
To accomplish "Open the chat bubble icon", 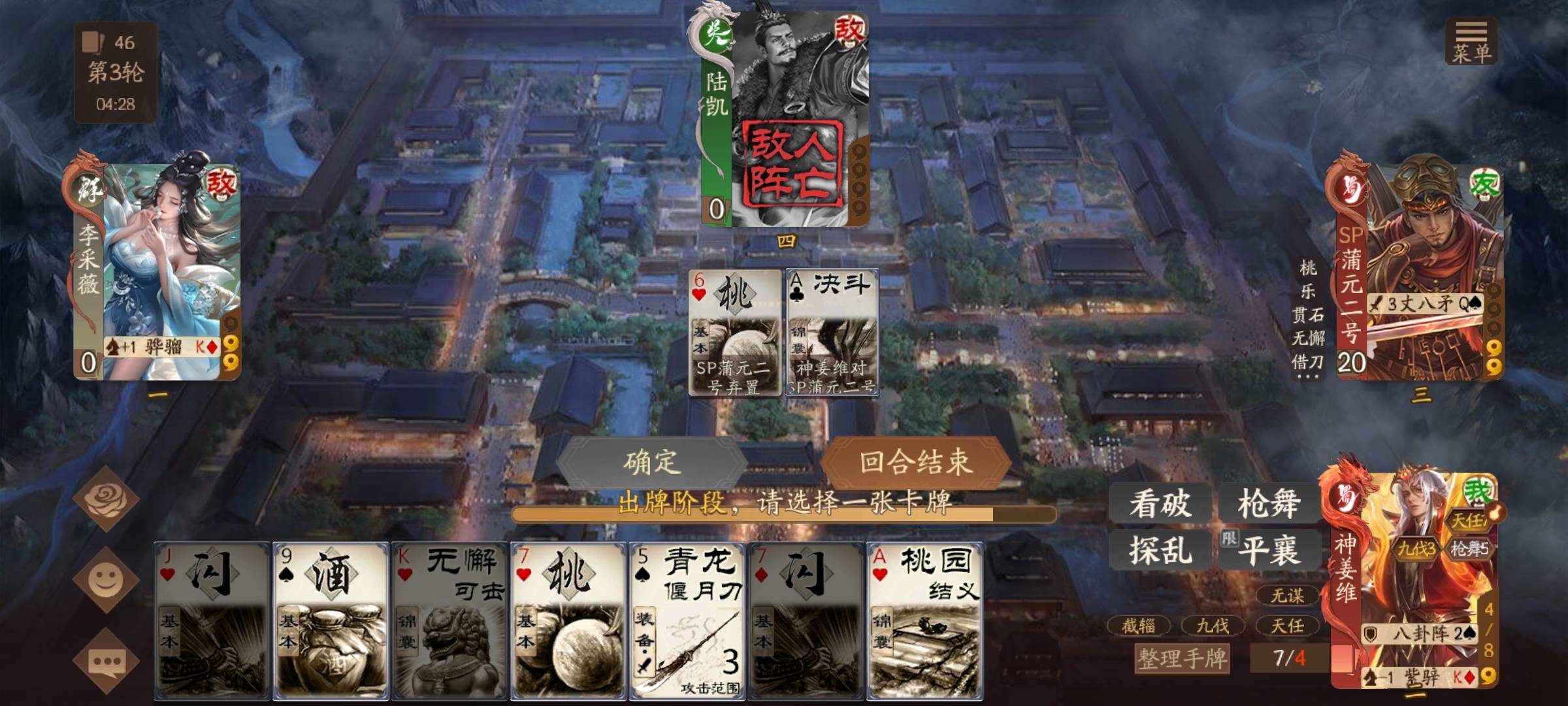I will point(106,662).
